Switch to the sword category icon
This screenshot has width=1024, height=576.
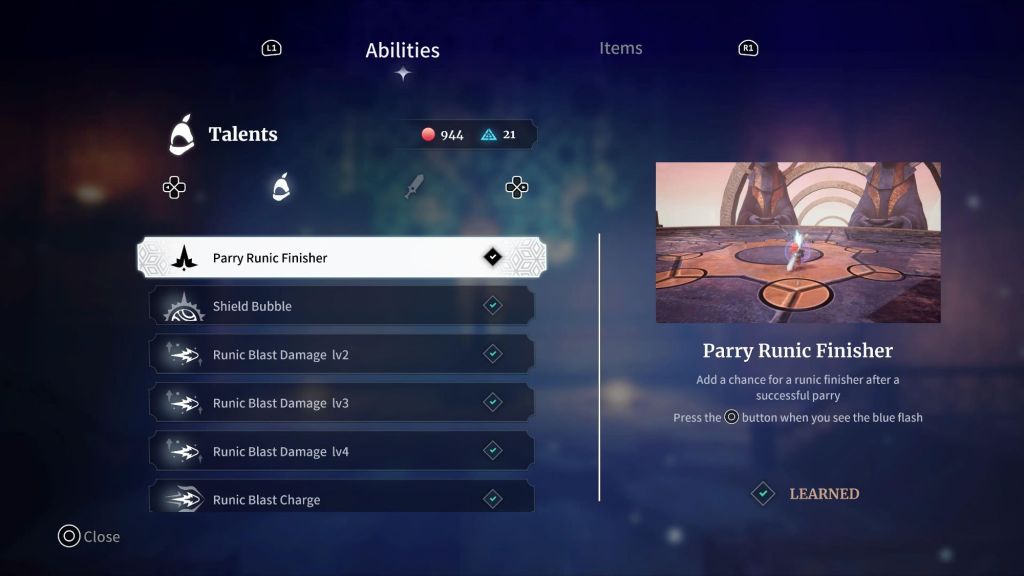tap(414, 187)
